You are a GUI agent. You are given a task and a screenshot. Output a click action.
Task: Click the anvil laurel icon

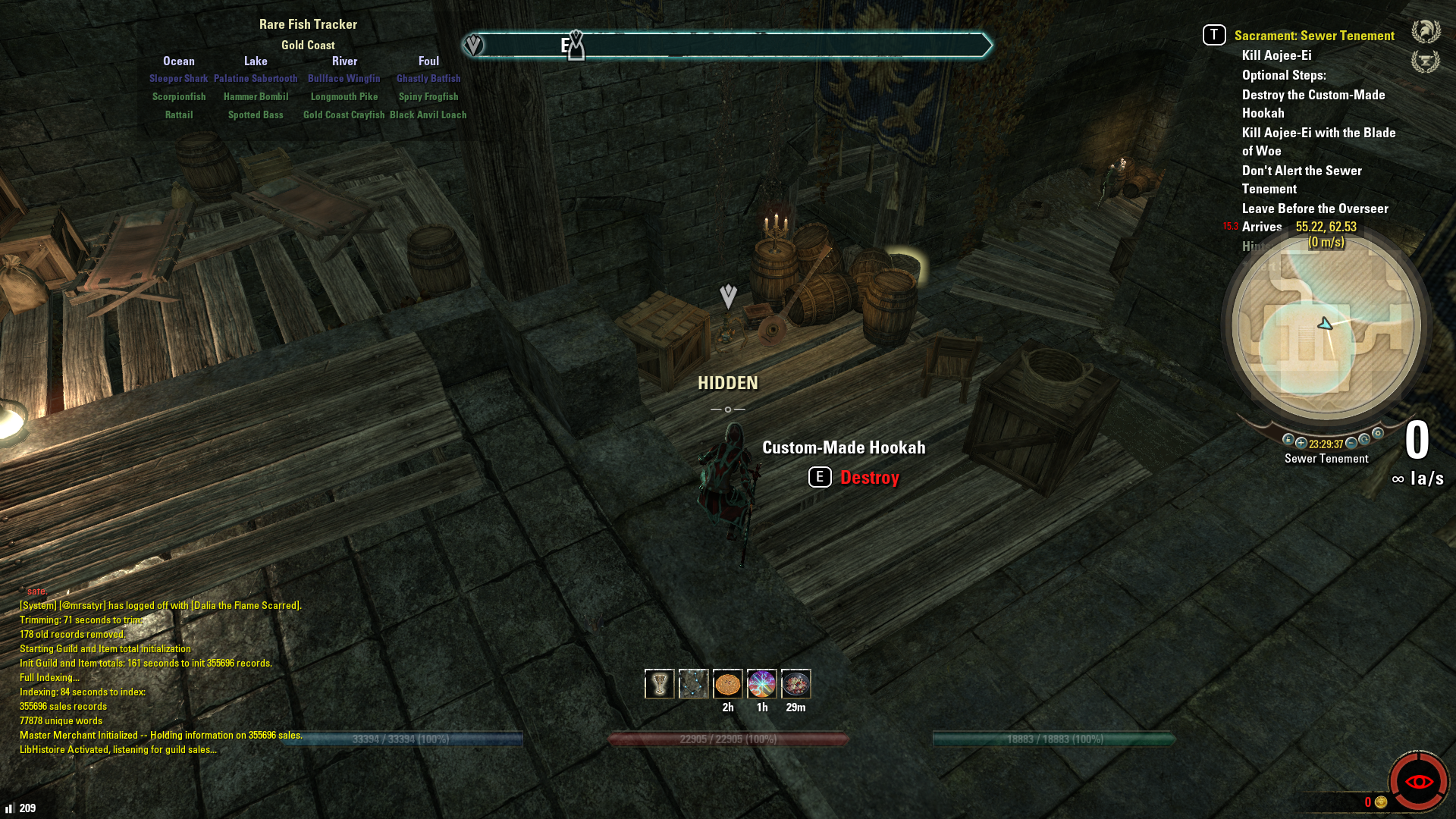tap(1426, 61)
